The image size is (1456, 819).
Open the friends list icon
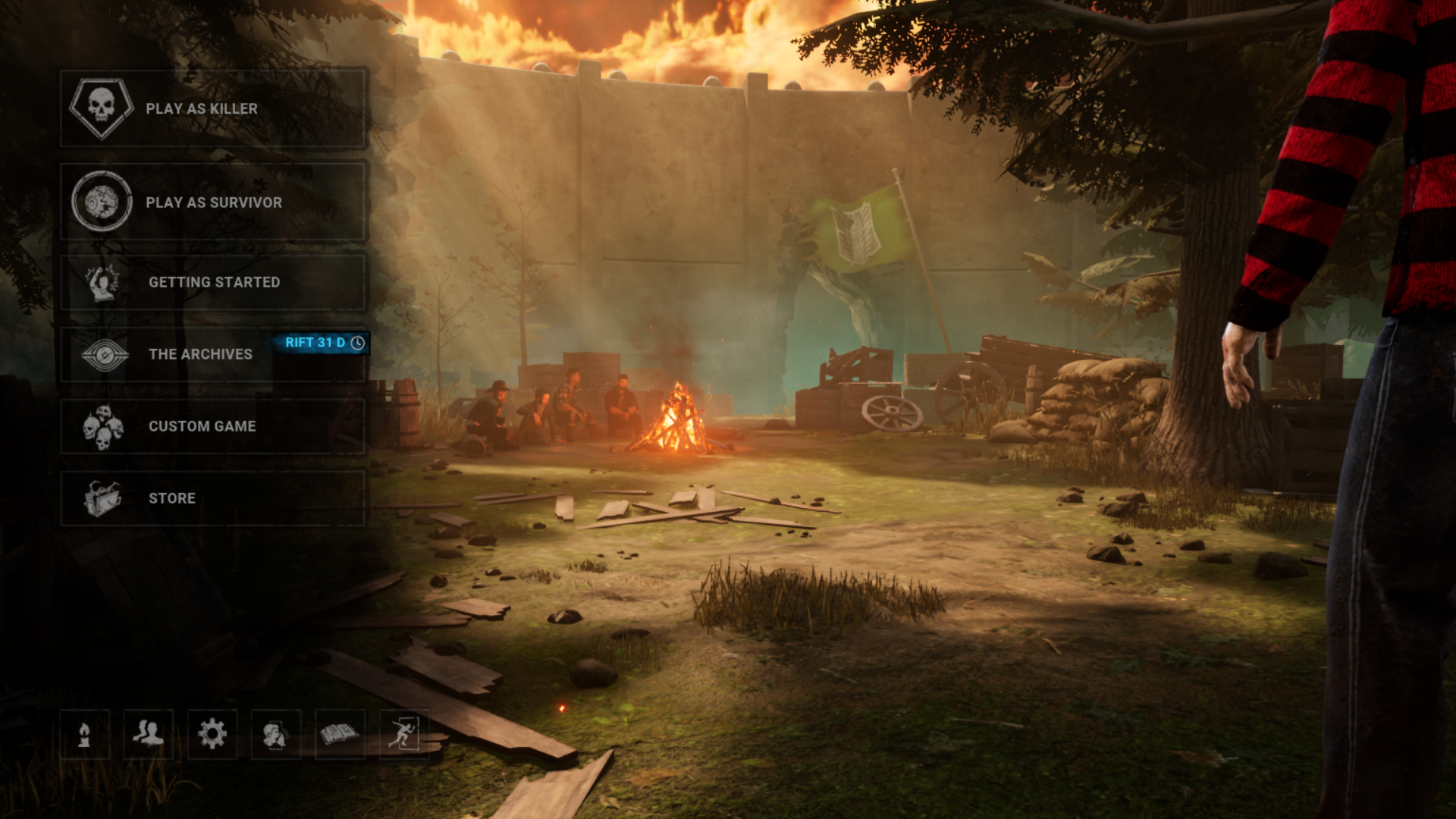point(149,734)
